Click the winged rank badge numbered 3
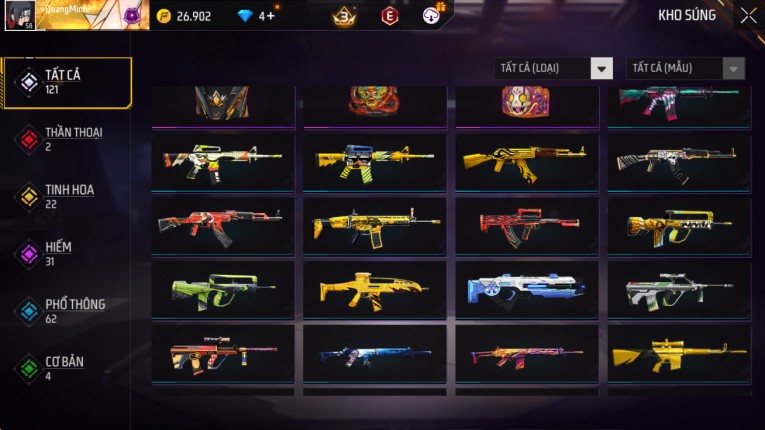Screen dimensions: 765x430 click(345, 16)
